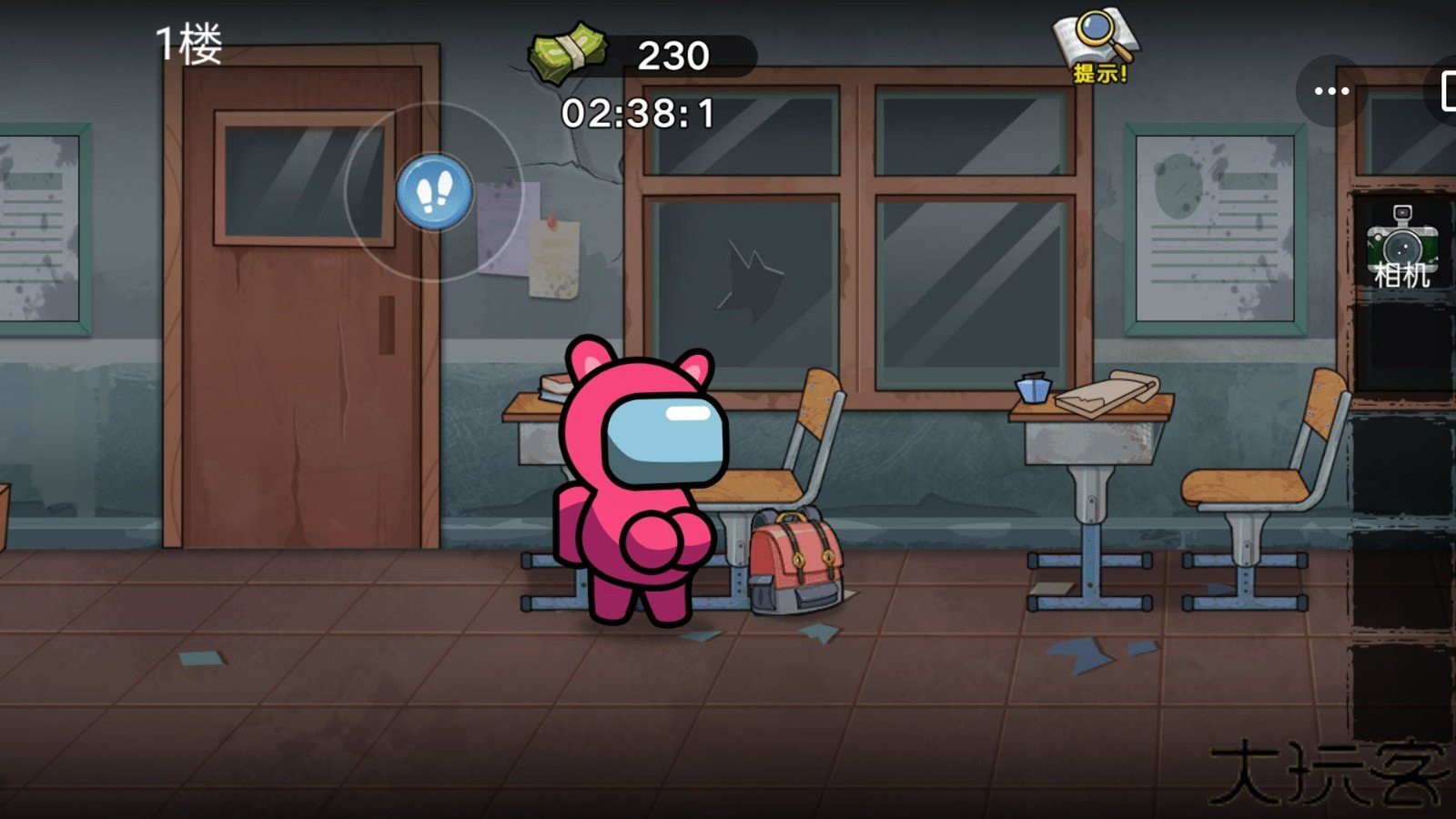1456x819 pixels.
Task: Open the hint magnifying glass book
Action: (x=1097, y=45)
